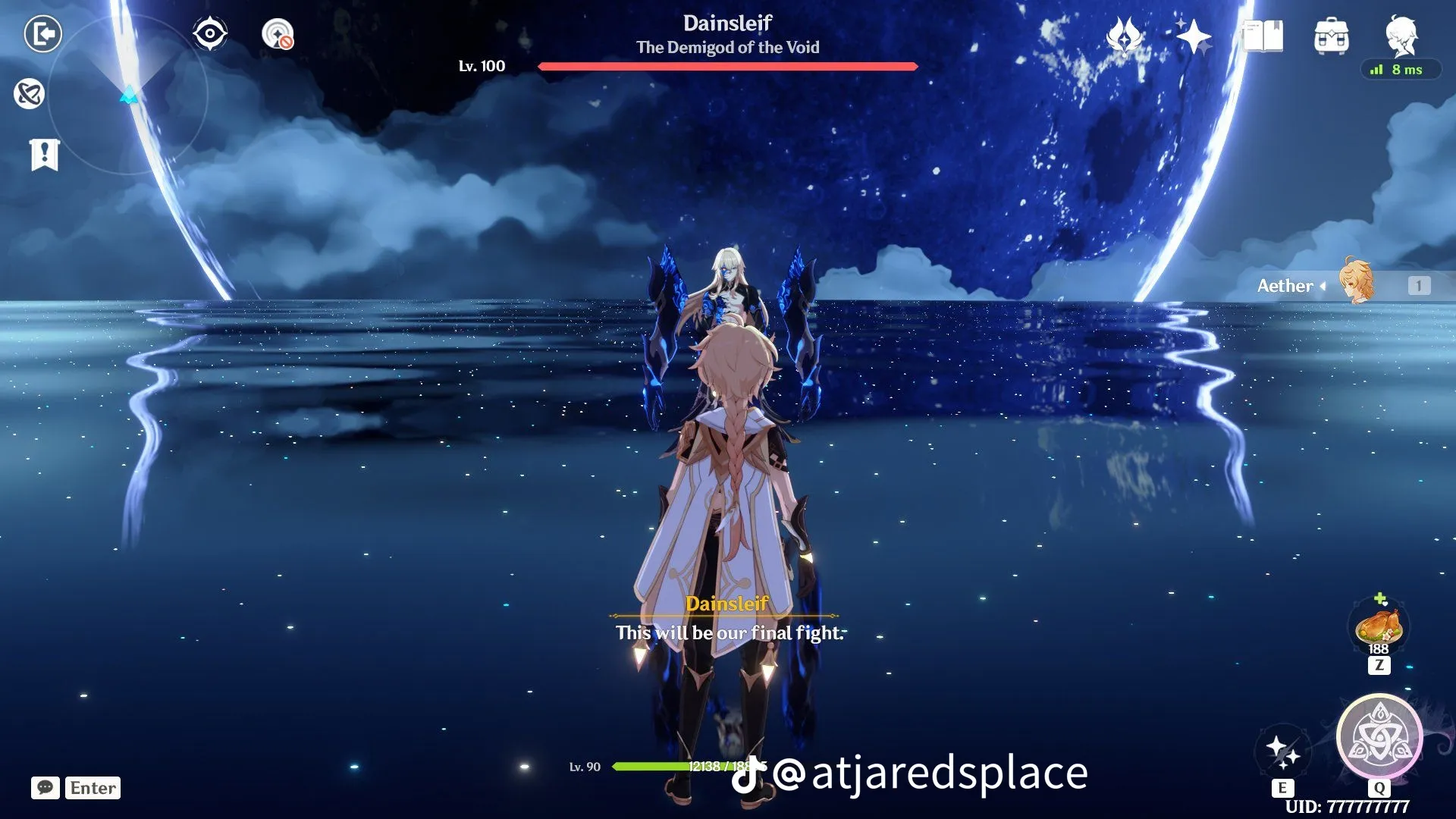The height and width of the screenshot is (819, 1456).
Task: Toggle the quest navigation eye icon
Action: pyautogui.click(x=210, y=34)
